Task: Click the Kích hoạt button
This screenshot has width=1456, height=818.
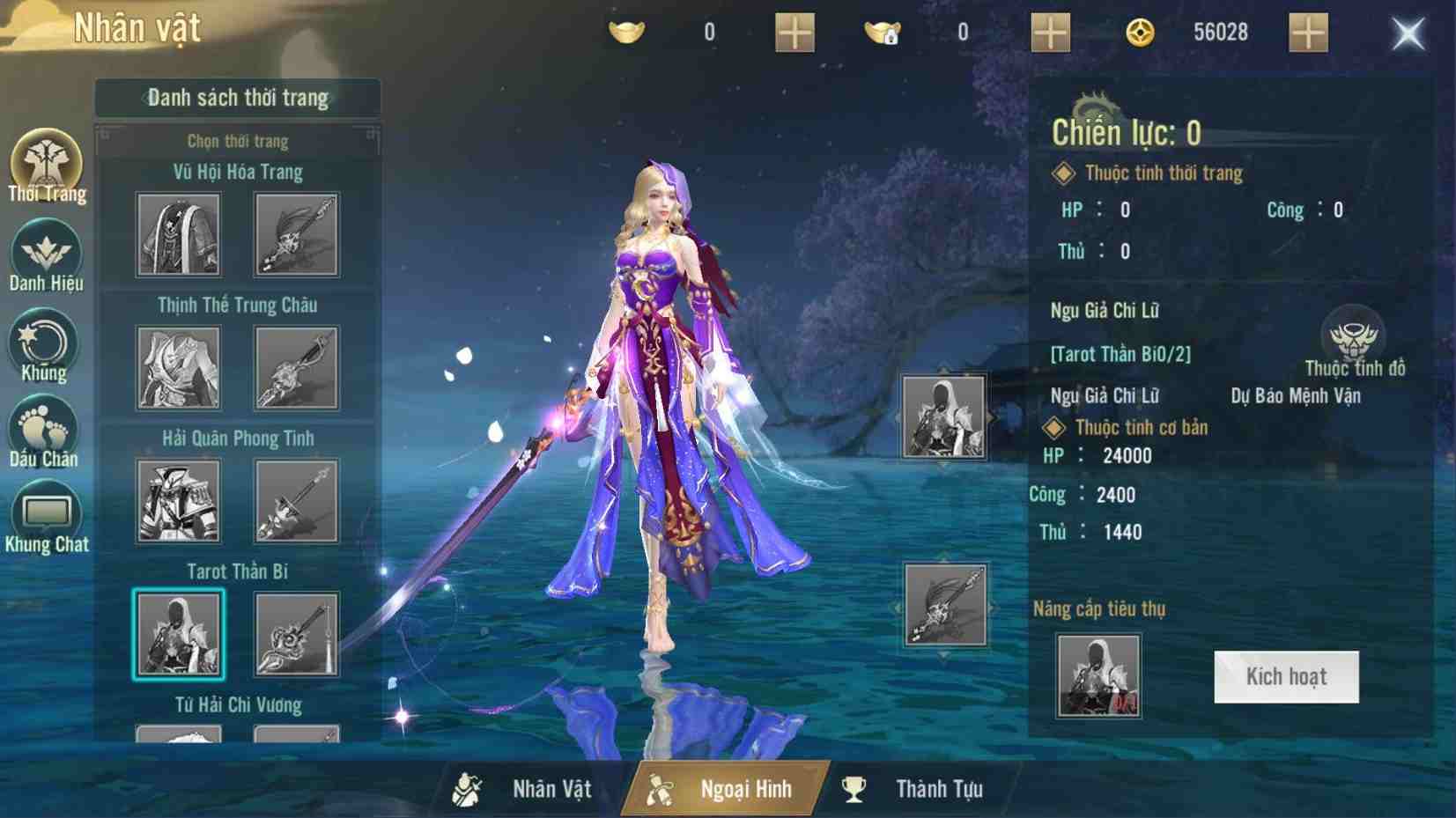Action: click(1286, 676)
